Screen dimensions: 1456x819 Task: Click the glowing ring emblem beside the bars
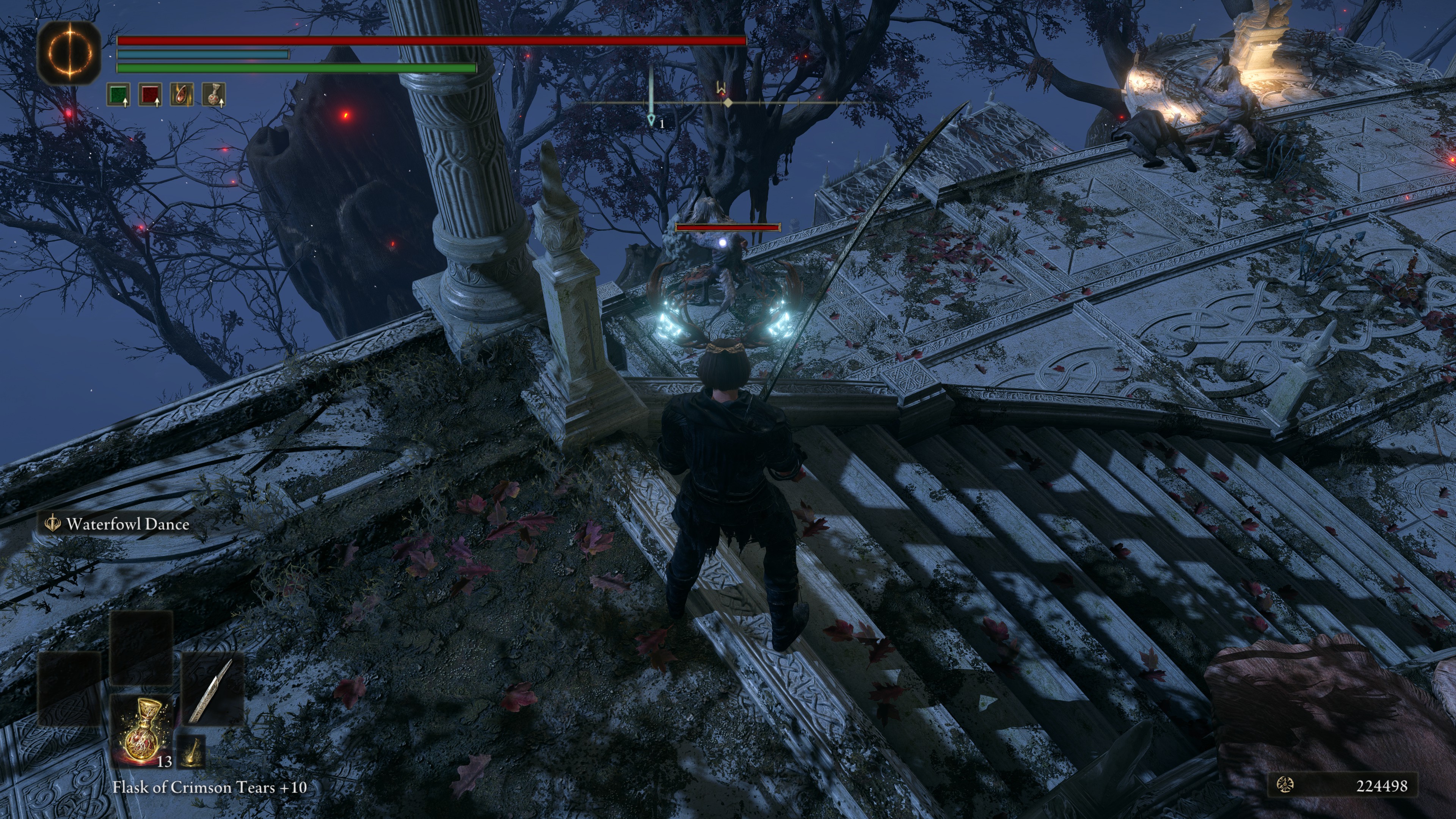(x=69, y=53)
